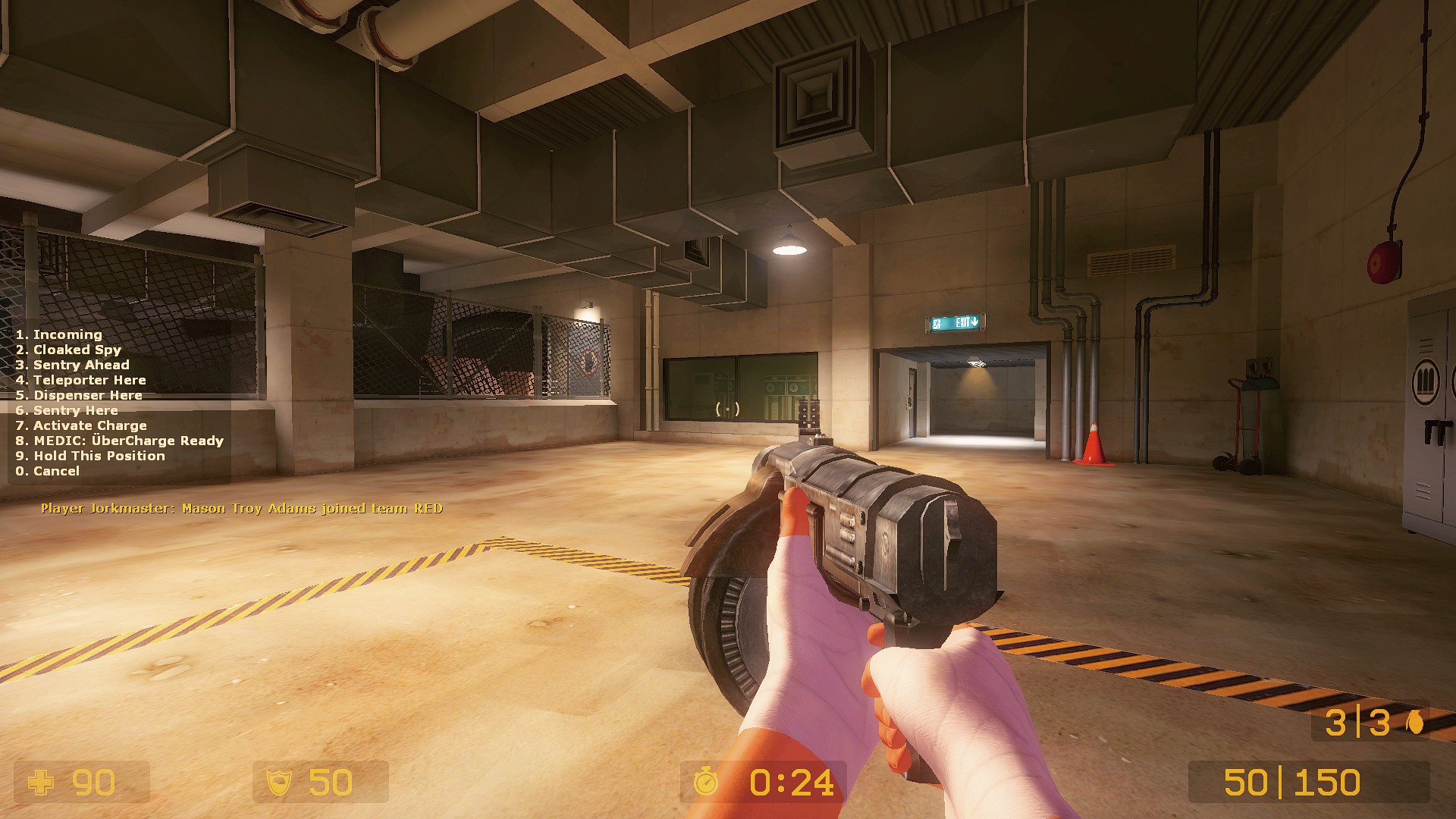Viewport: 1456px width, 819px height.
Task: Select "Hold This Position"
Action: tap(89, 456)
